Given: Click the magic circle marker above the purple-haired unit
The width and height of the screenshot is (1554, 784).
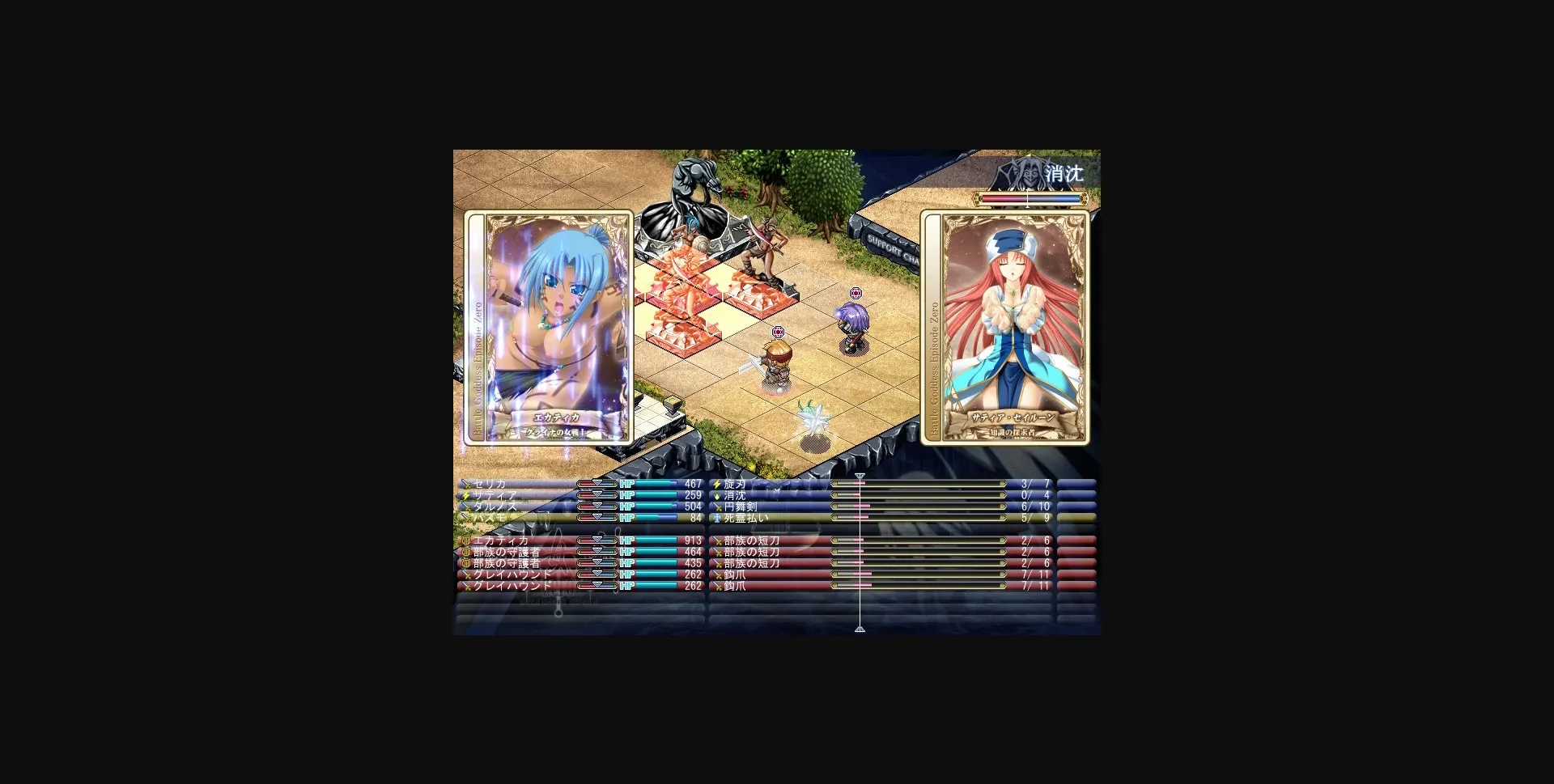Looking at the screenshot, I should pyautogui.click(x=855, y=295).
